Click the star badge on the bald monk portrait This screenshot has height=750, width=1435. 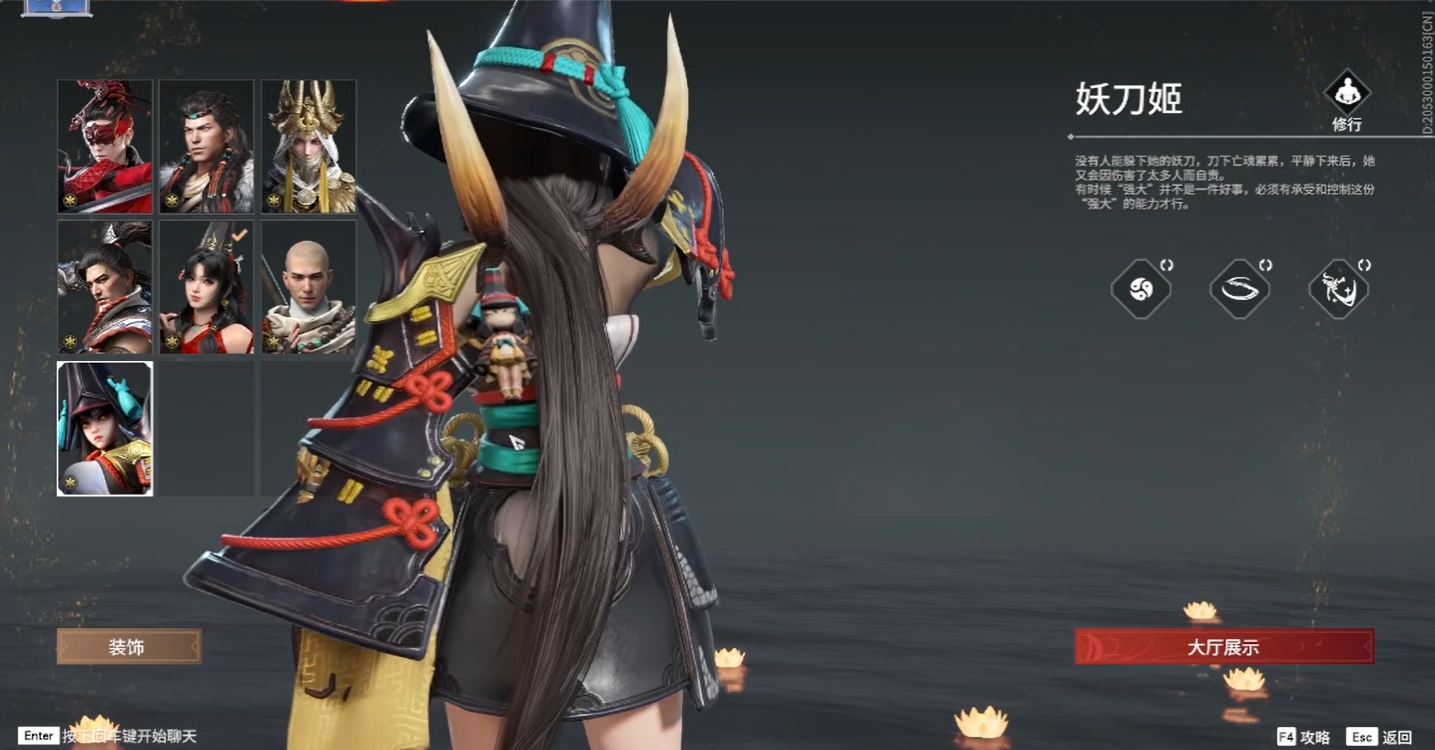tap(273, 343)
